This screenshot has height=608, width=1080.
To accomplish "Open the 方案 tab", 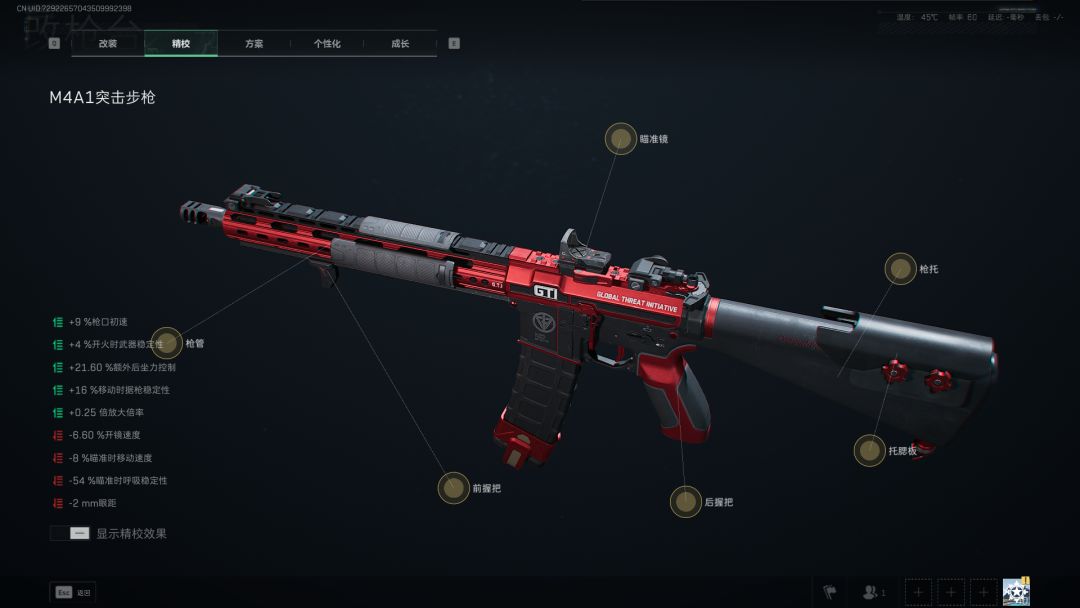I will pyautogui.click(x=254, y=44).
